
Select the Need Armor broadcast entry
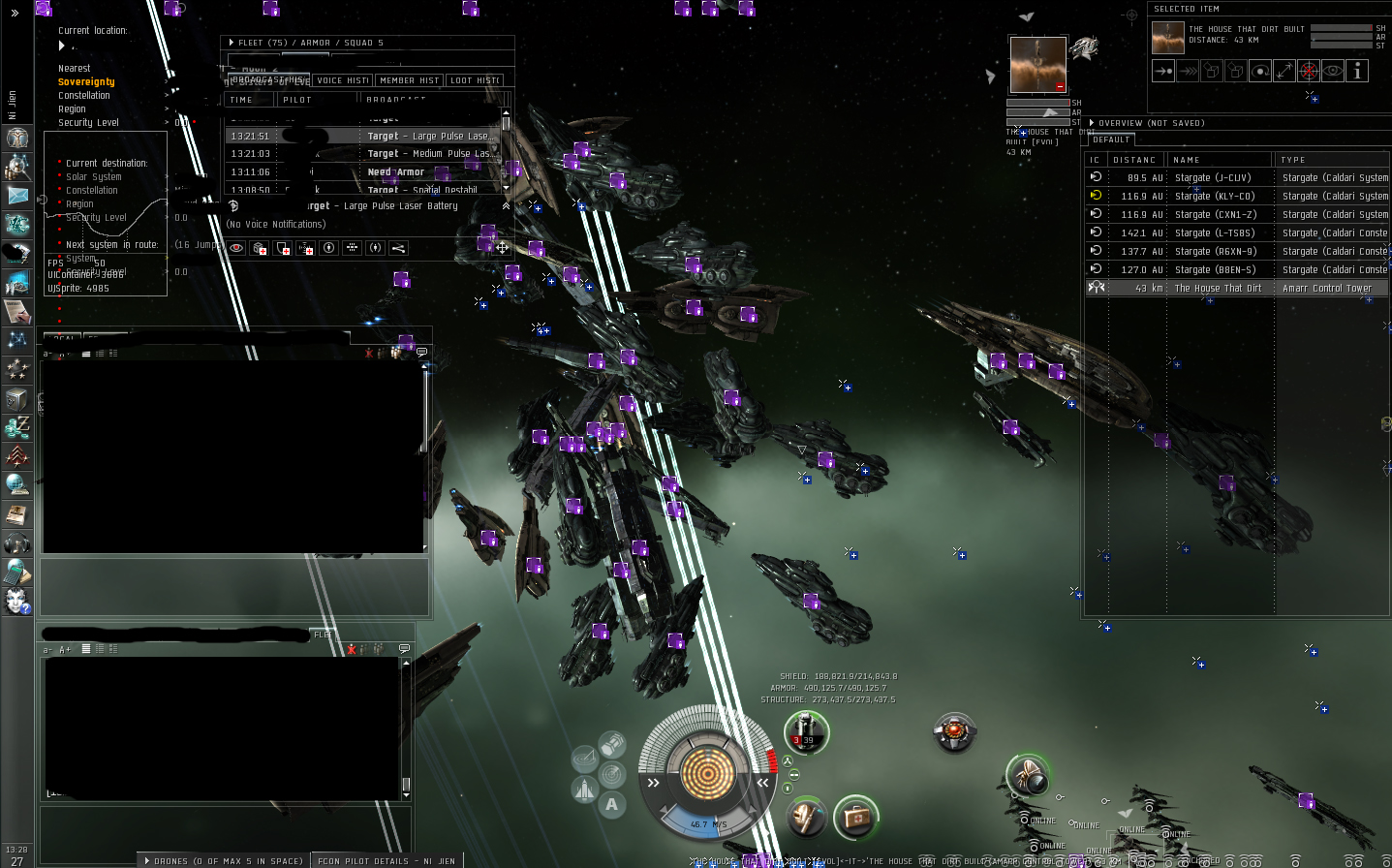point(395,172)
